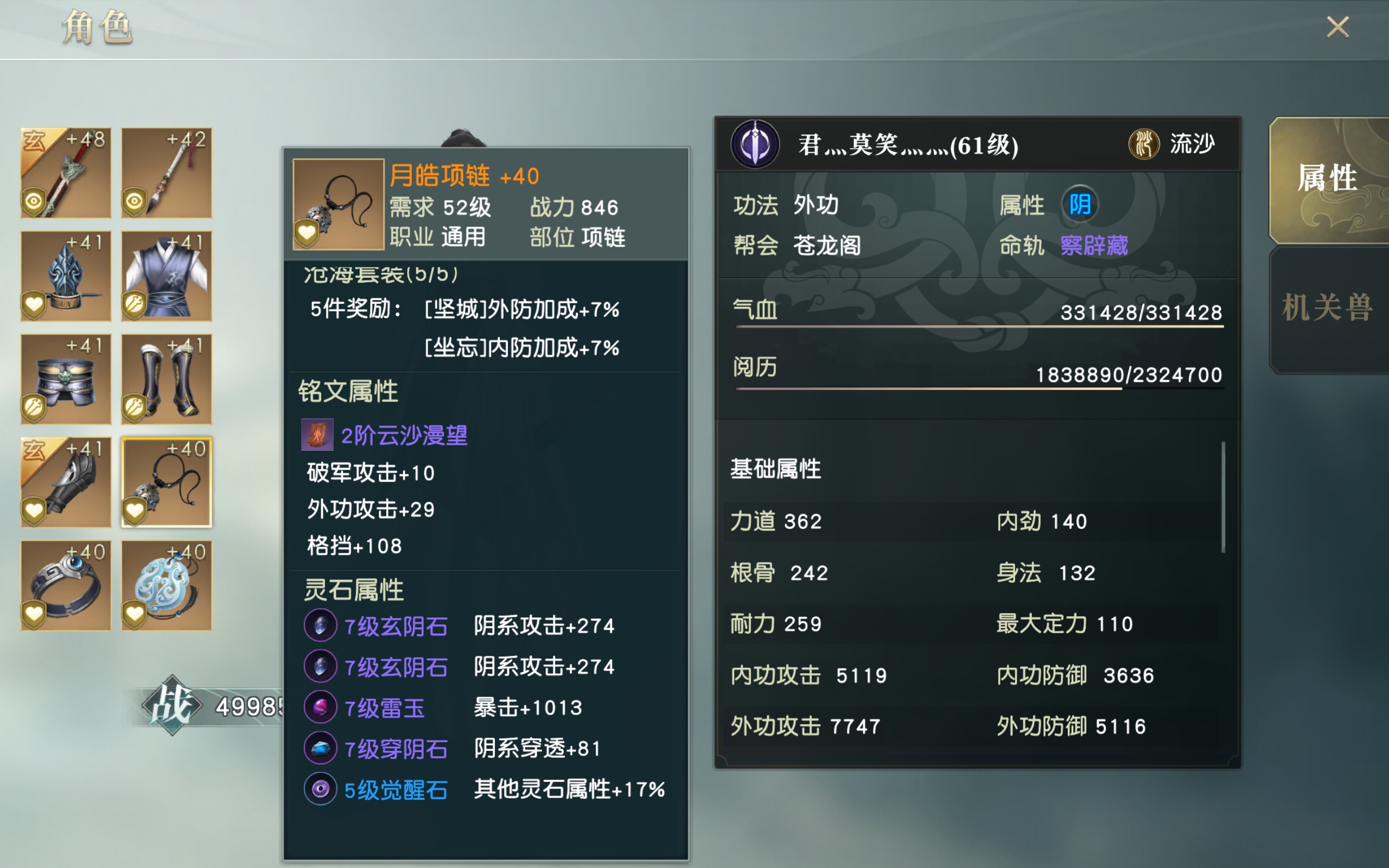Open the +41 helmet equipment slot
This screenshot has width=1389, height=868.
click(66, 276)
